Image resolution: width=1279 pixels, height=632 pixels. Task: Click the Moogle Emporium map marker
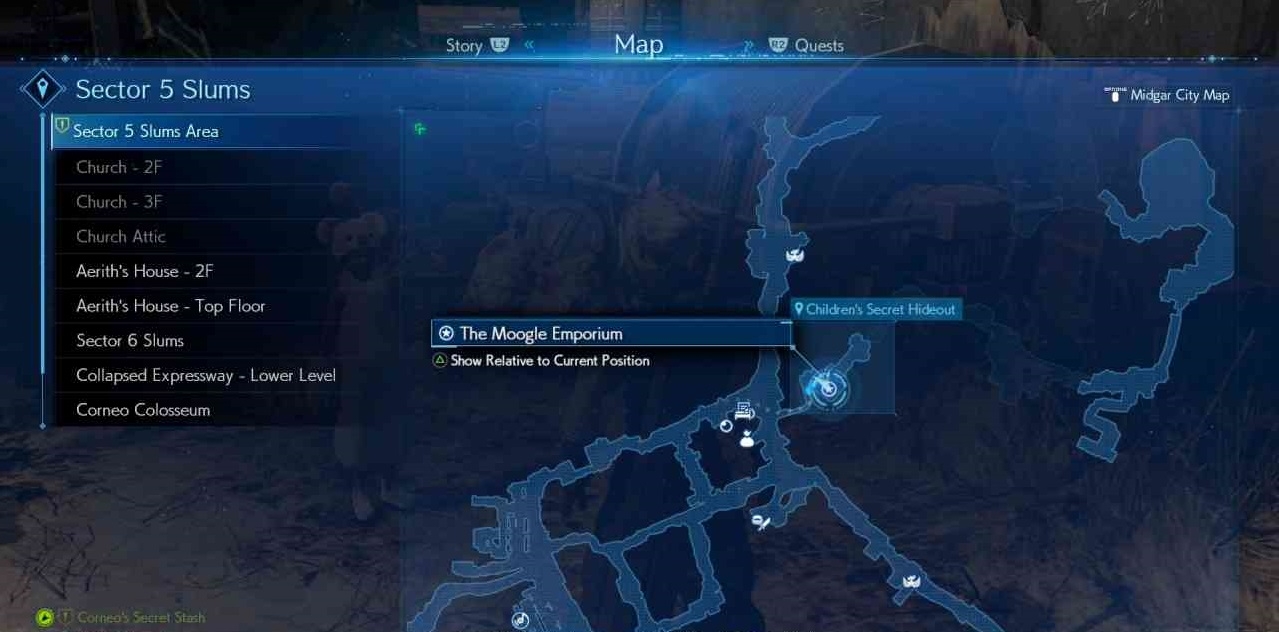click(827, 387)
